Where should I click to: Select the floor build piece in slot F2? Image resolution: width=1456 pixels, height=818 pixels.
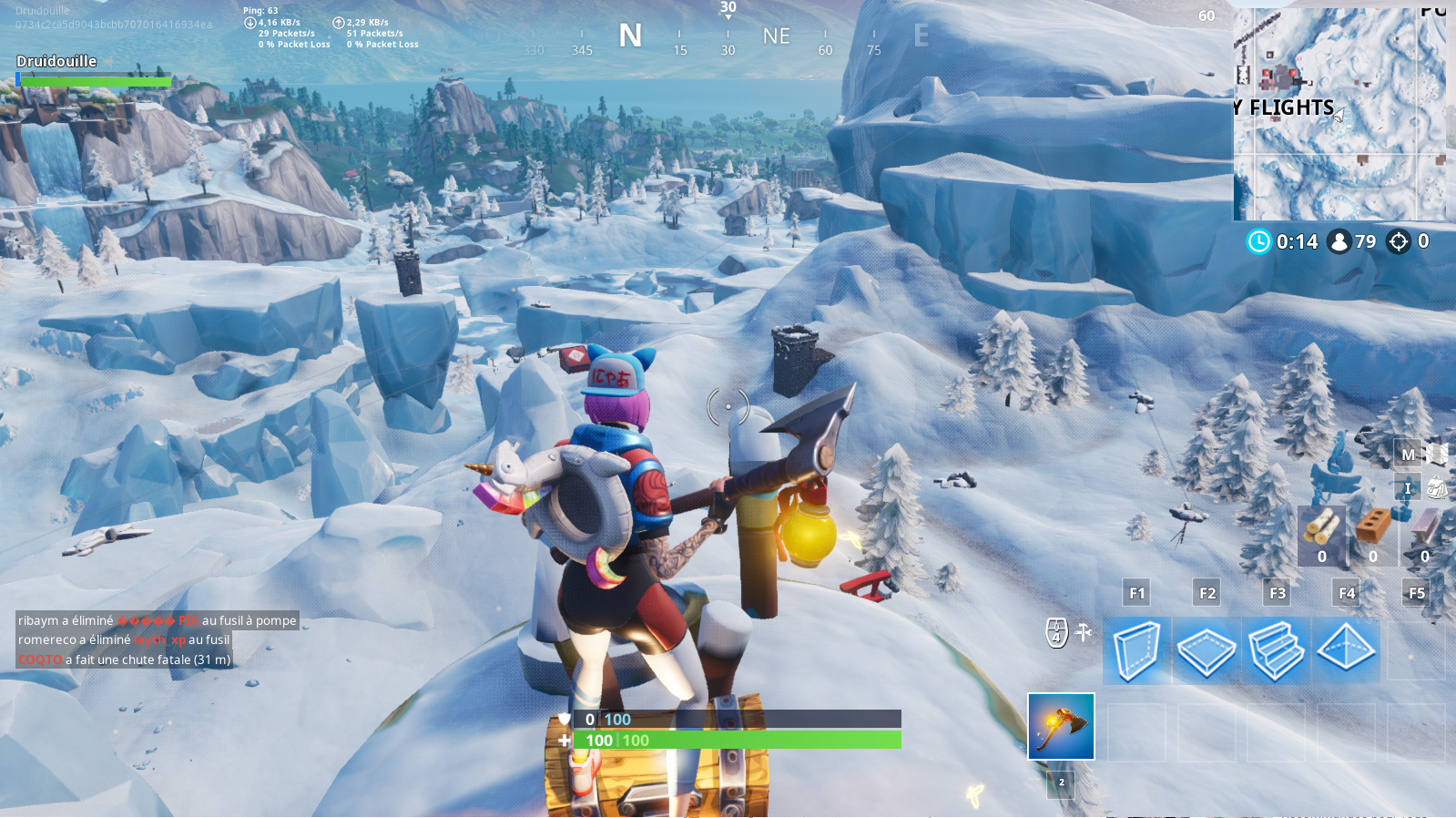(x=1207, y=650)
